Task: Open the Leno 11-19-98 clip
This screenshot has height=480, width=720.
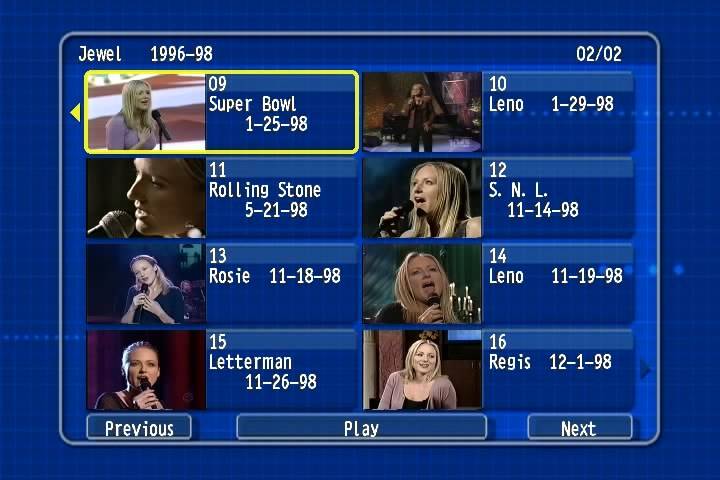Action: (497, 284)
